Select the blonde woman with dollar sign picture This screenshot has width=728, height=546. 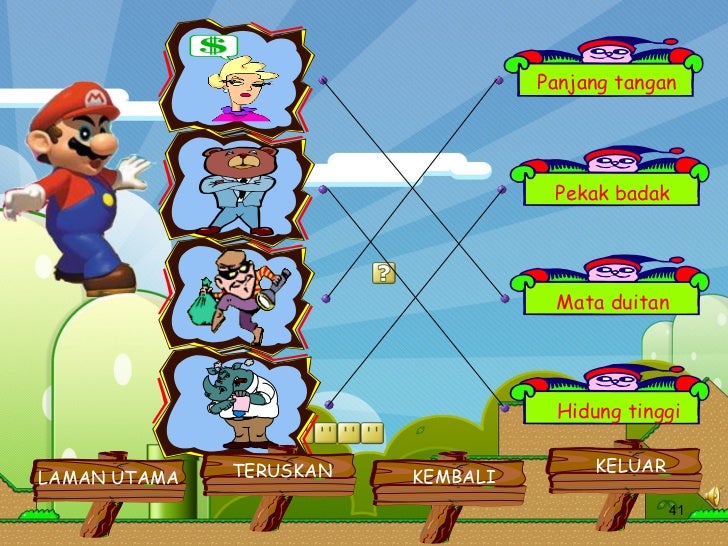pyautogui.click(x=237, y=76)
